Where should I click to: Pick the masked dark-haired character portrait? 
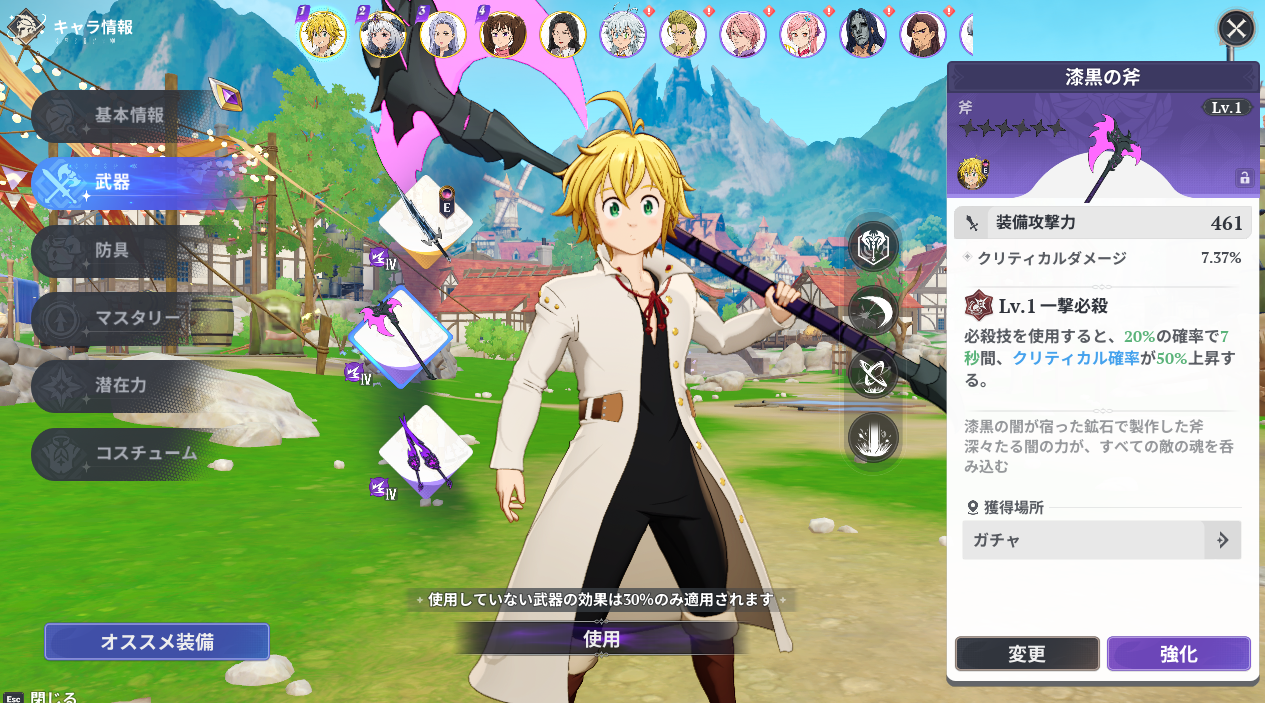coord(863,34)
